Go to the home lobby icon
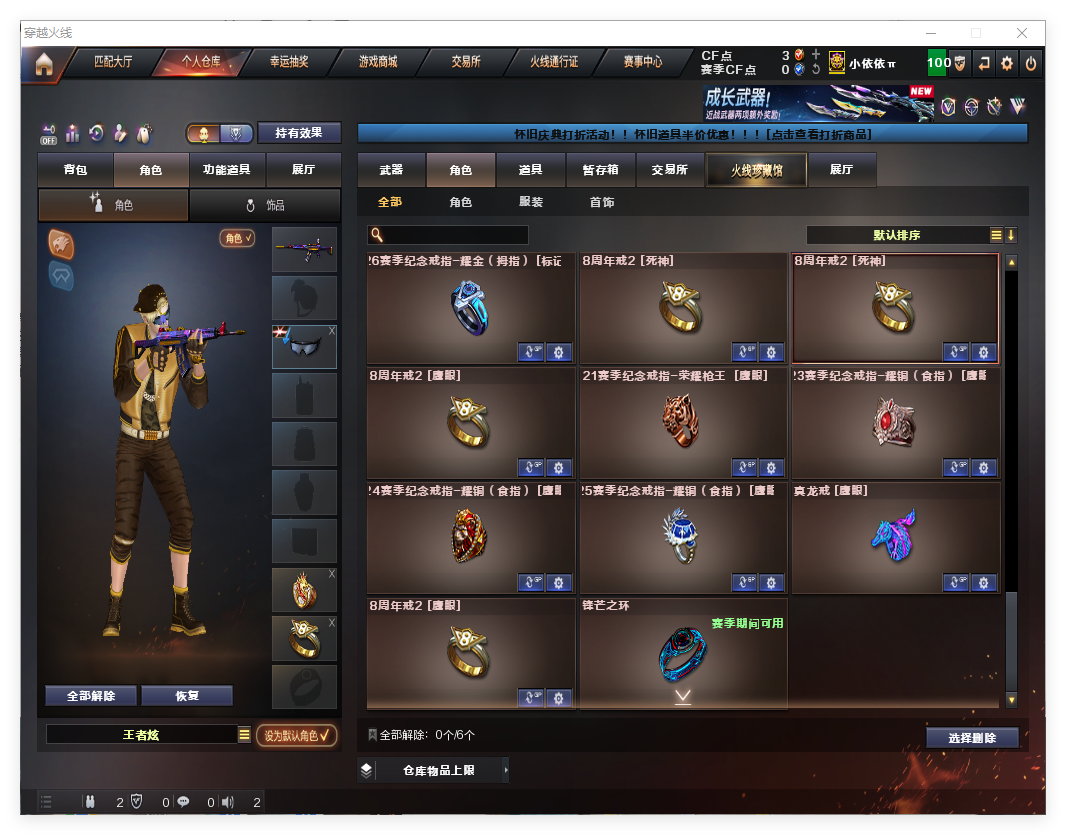1066x835 pixels. pyautogui.click(x=43, y=64)
